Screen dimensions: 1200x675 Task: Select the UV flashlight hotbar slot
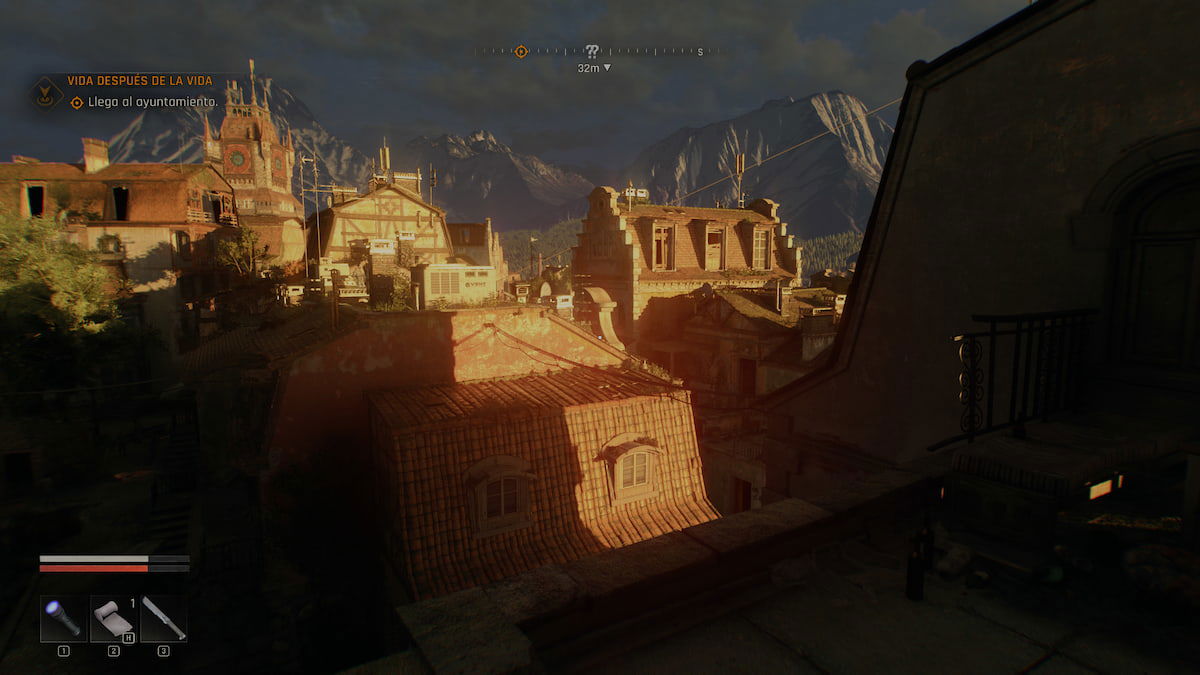click(x=63, y=618)
